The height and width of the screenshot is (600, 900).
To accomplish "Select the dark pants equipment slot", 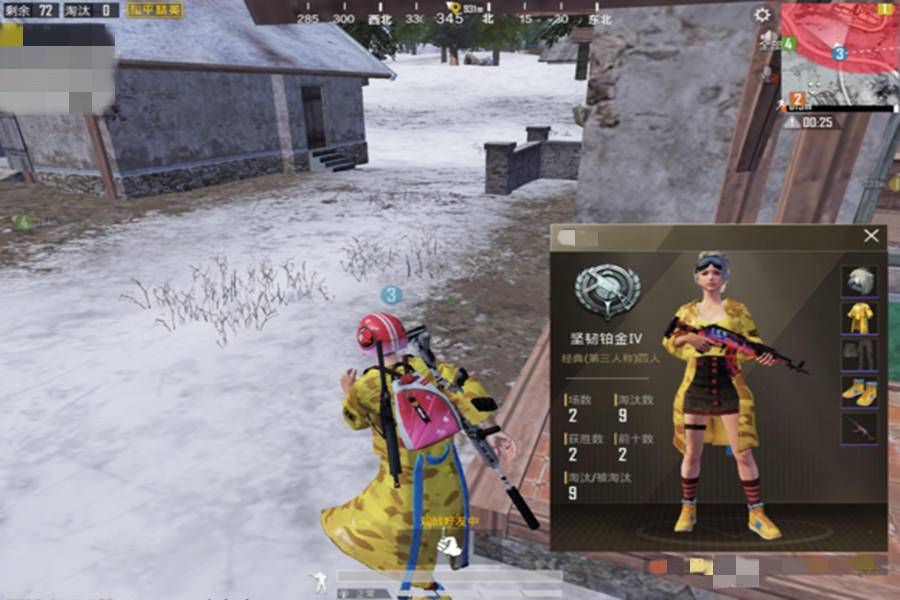I will point(859,355).
